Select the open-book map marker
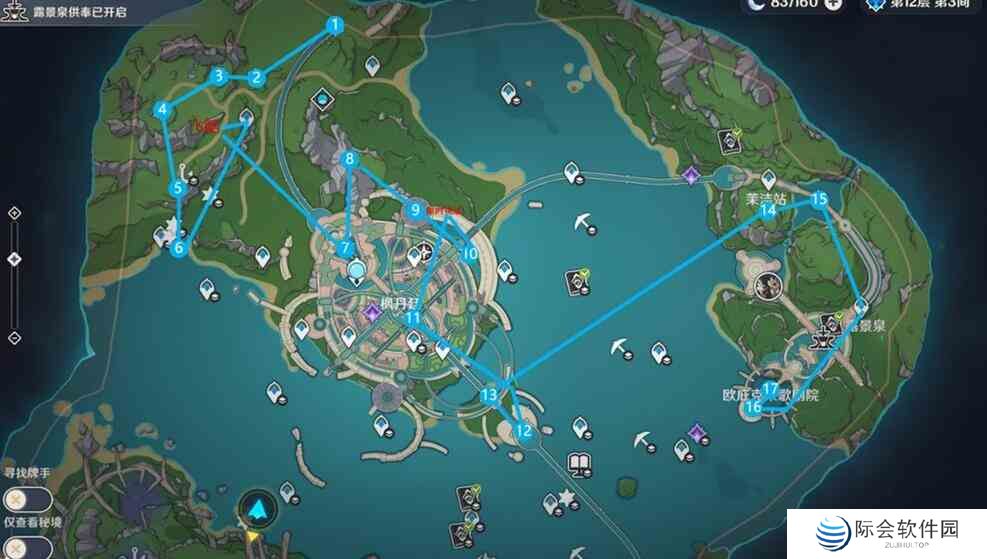This screenshot has width=987, height=559. 579,463
